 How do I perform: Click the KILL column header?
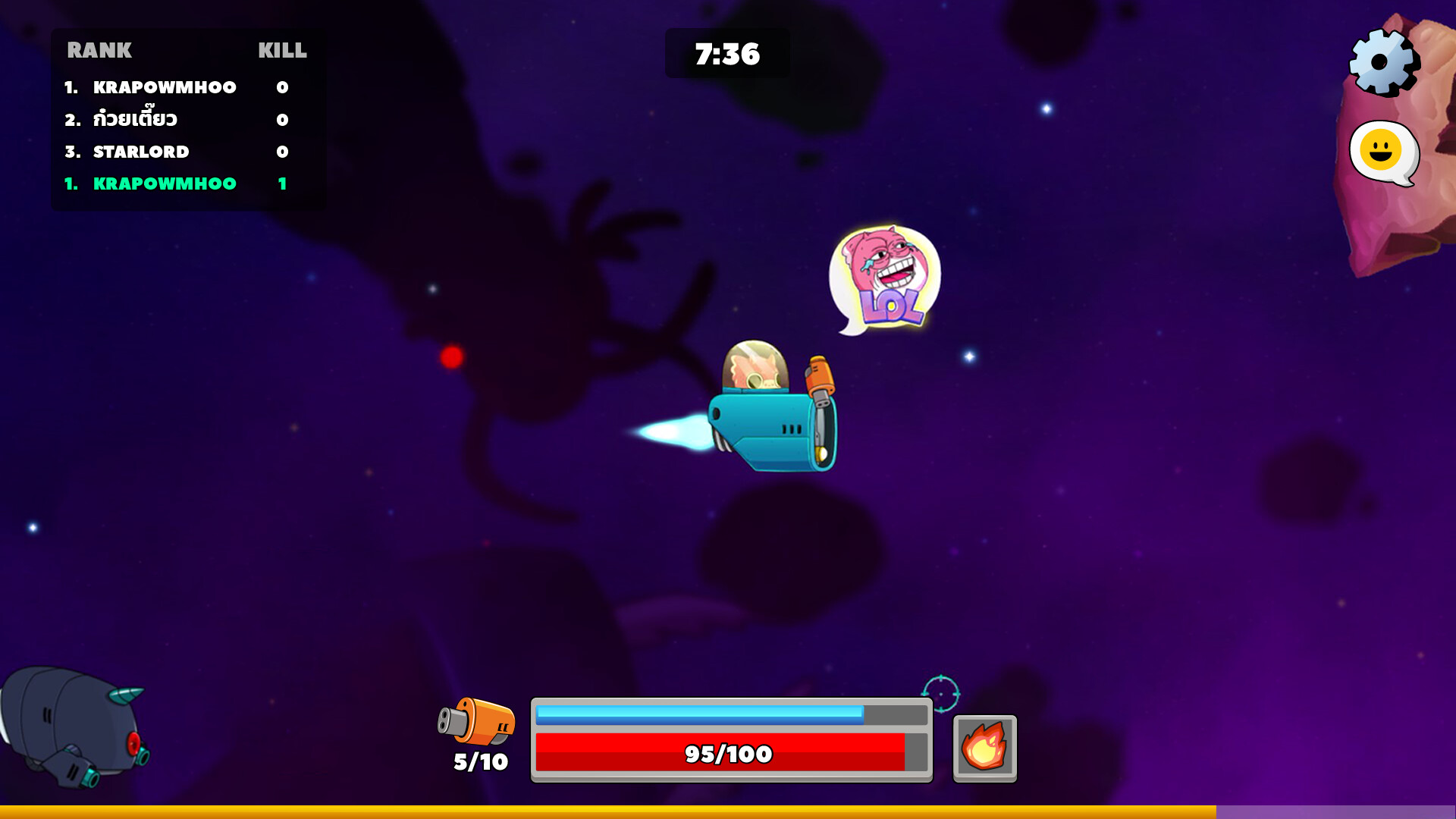(x=281, y=51)
